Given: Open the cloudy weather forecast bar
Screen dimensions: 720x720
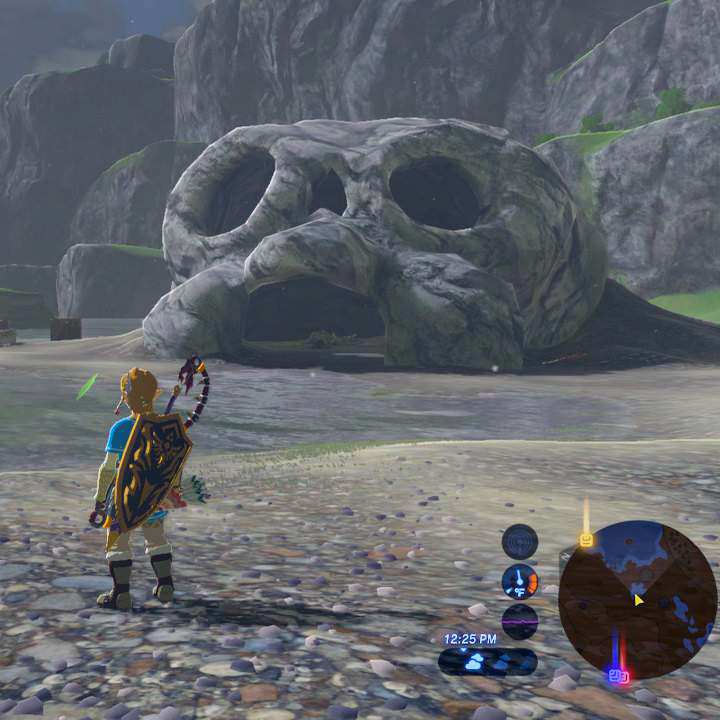Looking at the screenshot, I should point(487,662).
